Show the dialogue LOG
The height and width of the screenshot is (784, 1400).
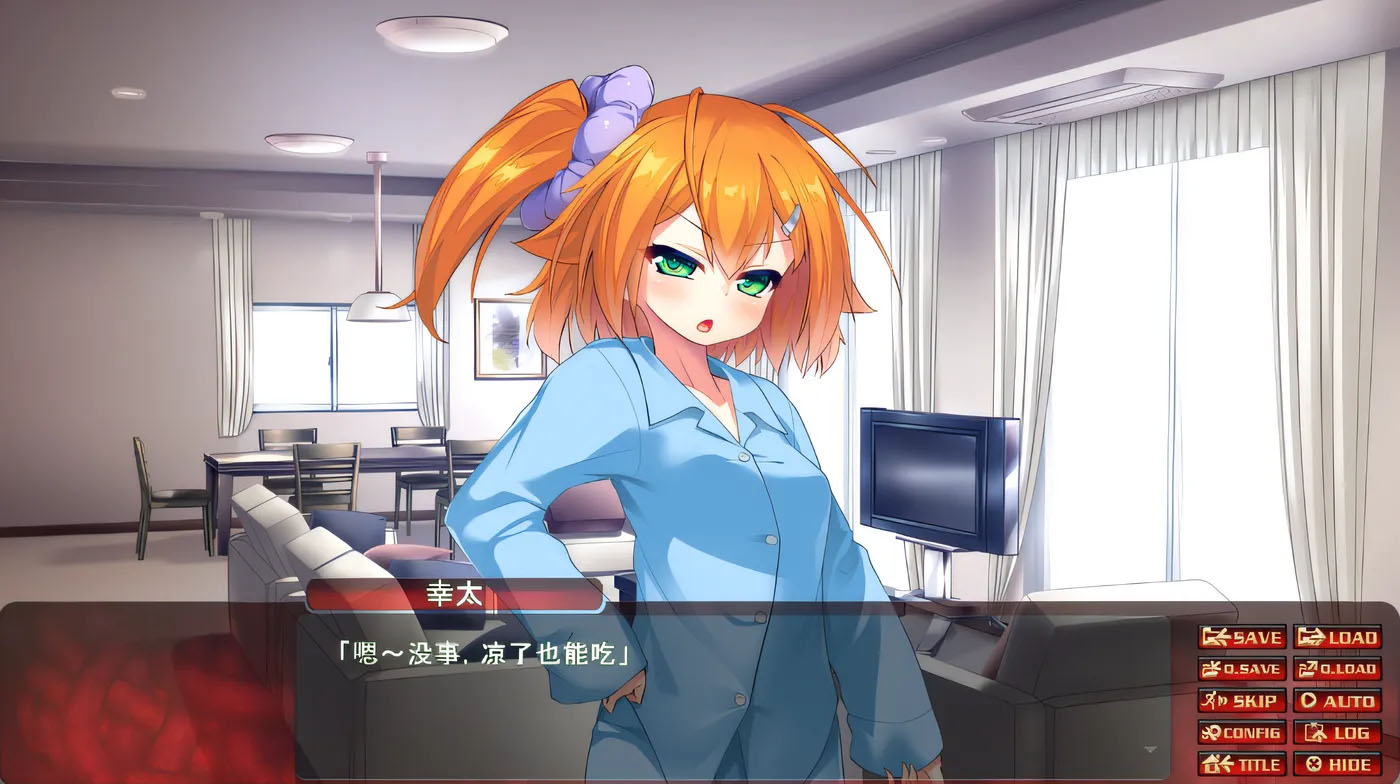[1337, 733]
